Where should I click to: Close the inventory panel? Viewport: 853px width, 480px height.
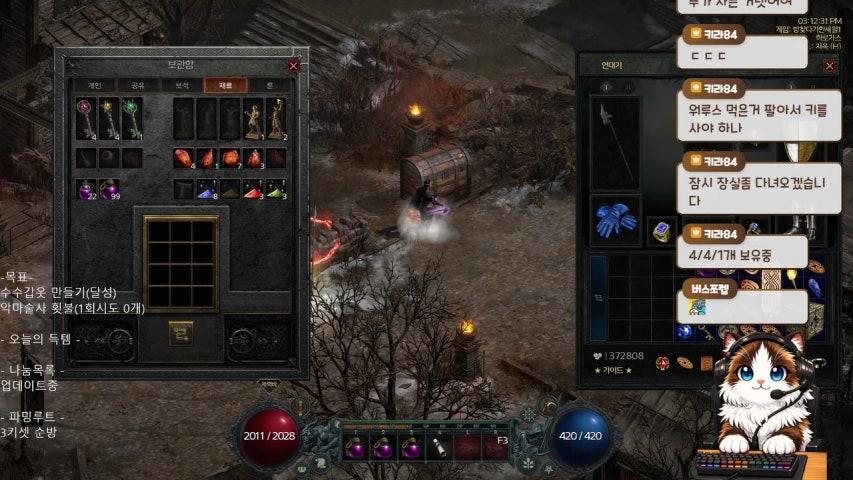[829, 65]
